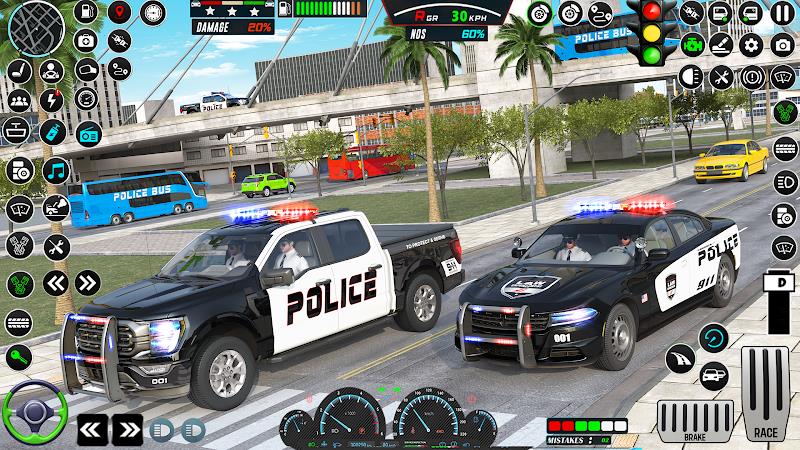Open the route waypoints icon

121,70
